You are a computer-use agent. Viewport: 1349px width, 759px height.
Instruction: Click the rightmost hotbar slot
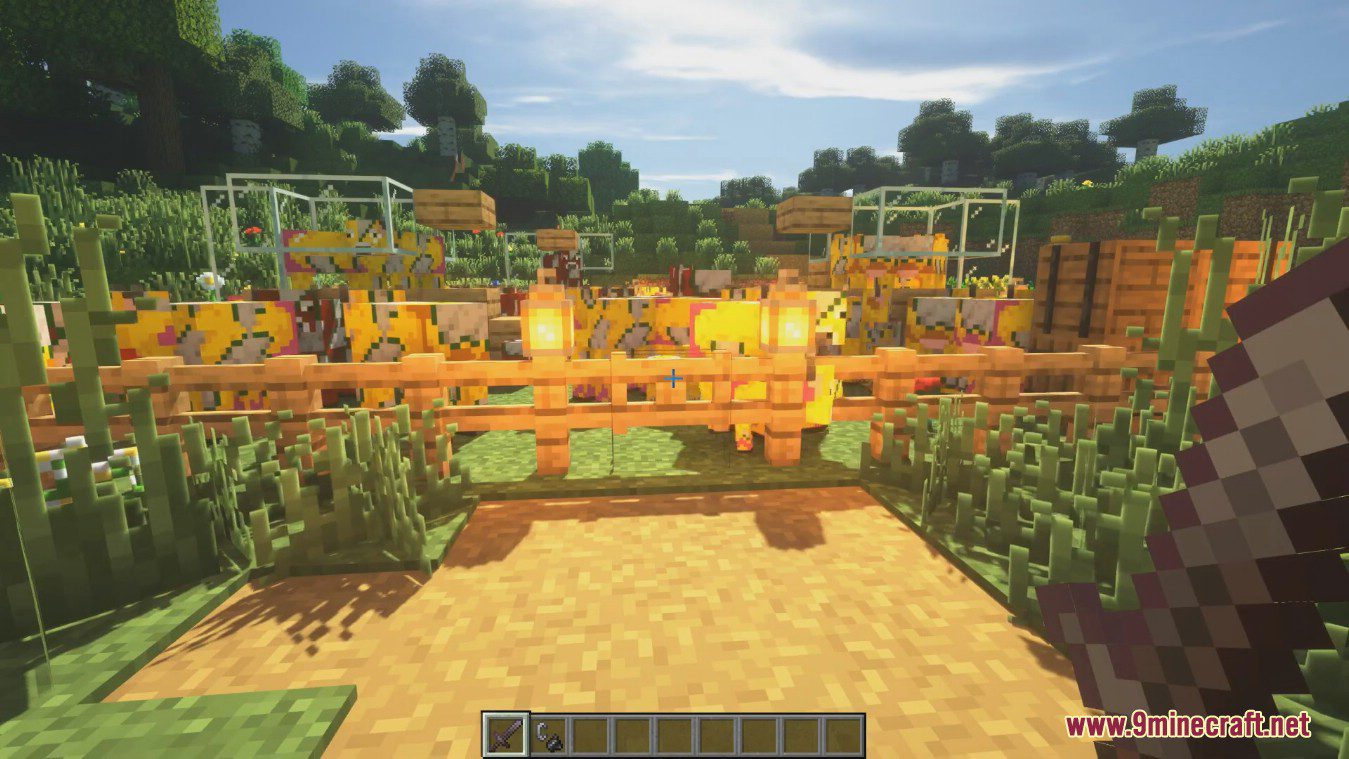click(843, 739)
